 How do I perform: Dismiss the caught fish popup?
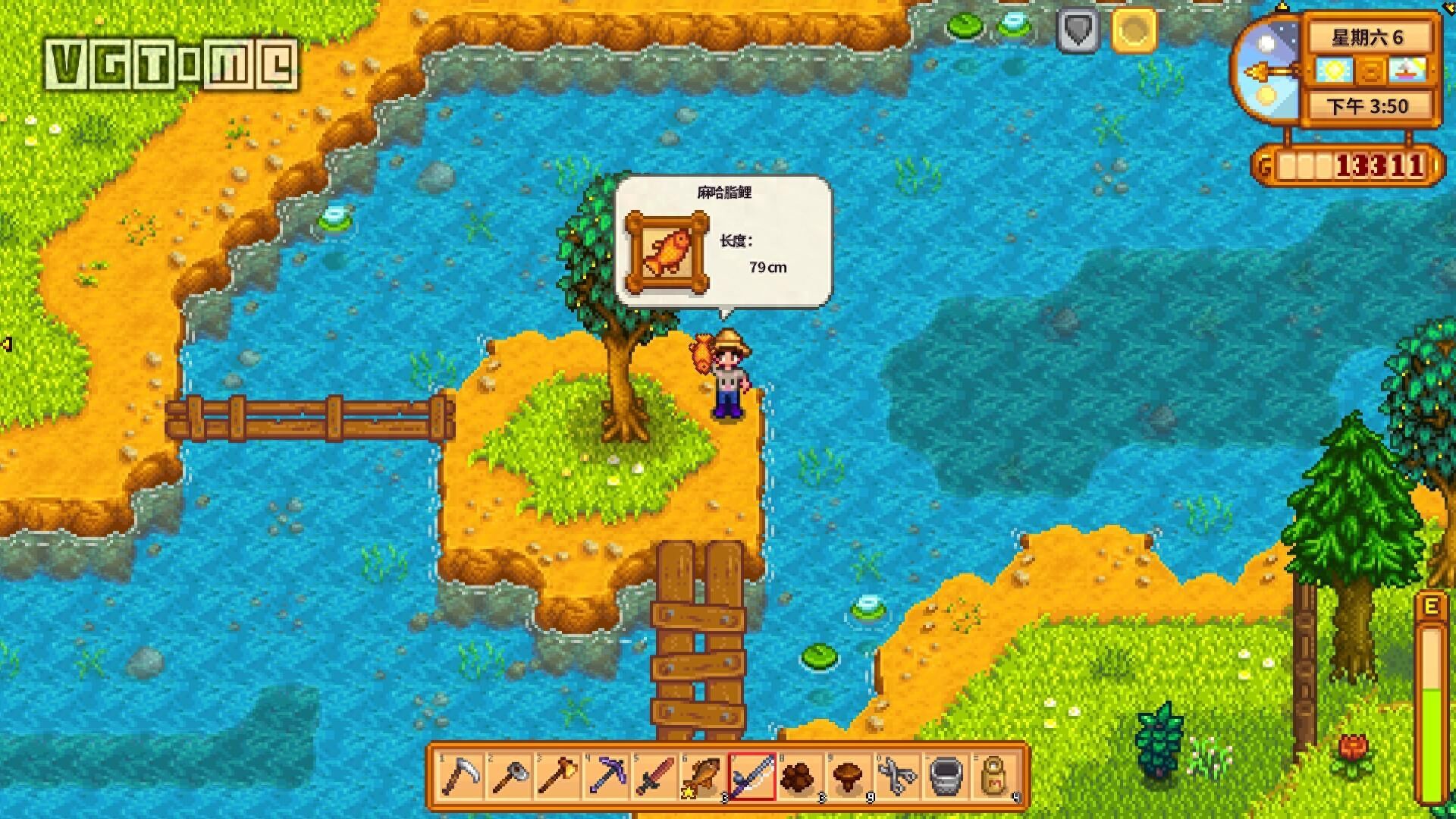coord(723,241)
